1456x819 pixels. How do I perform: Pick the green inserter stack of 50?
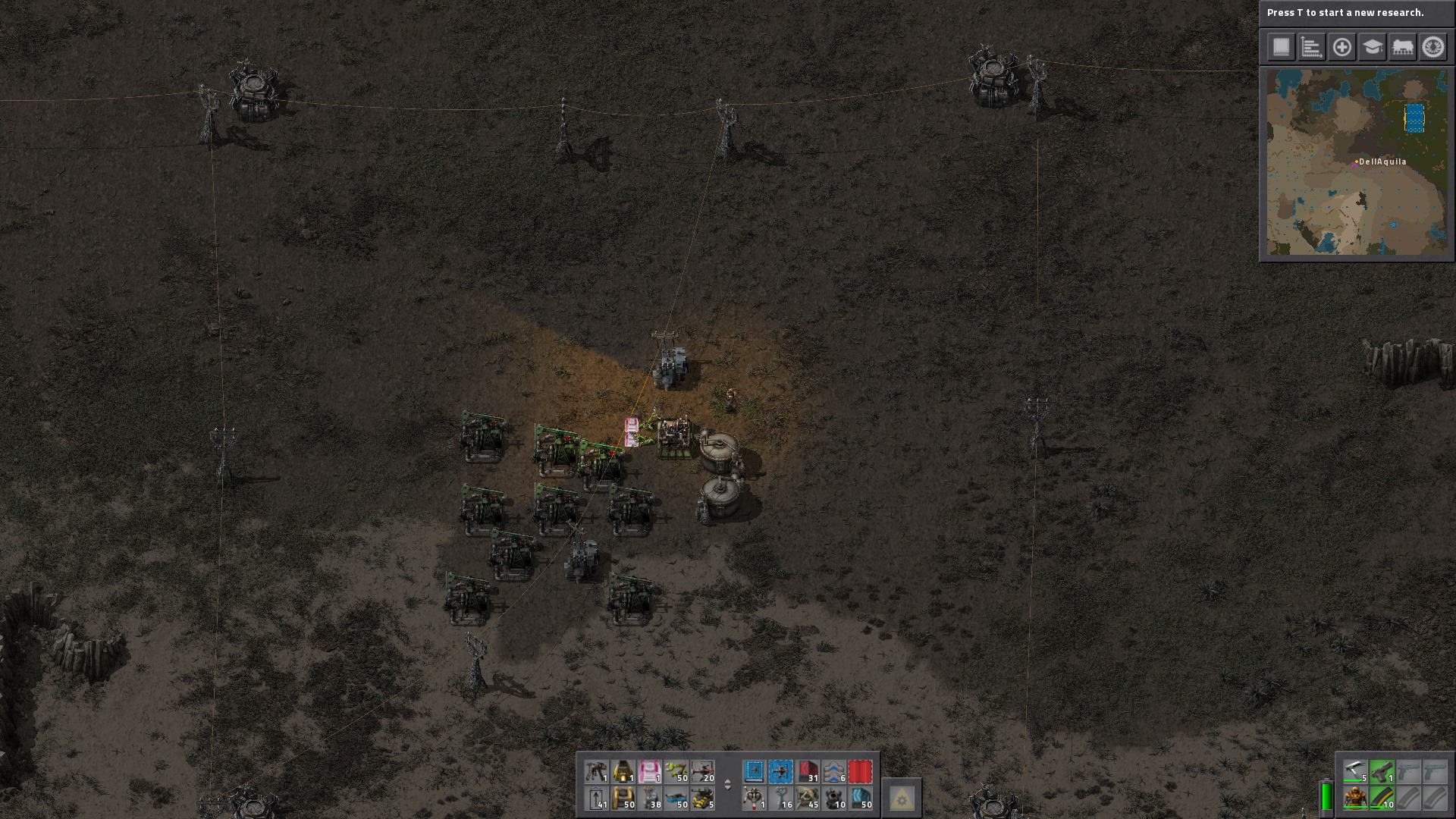[x=676, y=772]
